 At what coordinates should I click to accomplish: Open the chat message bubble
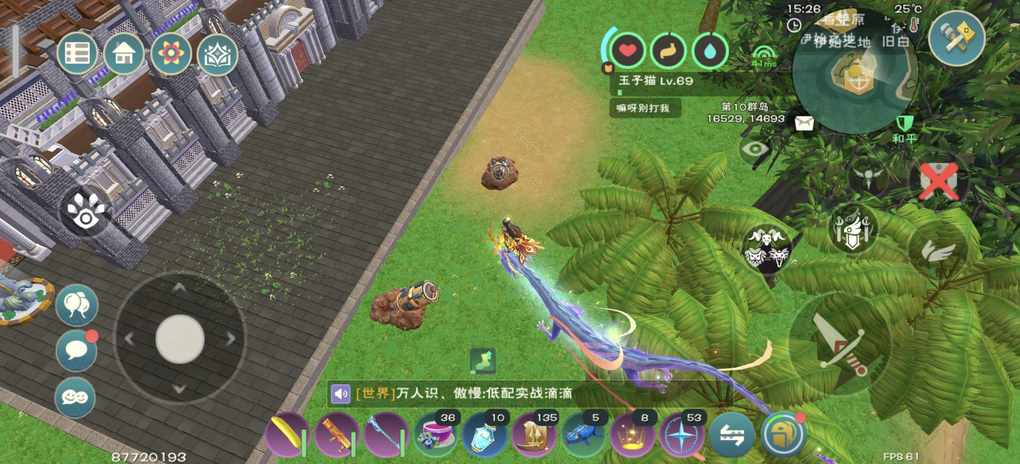point(76,350)
